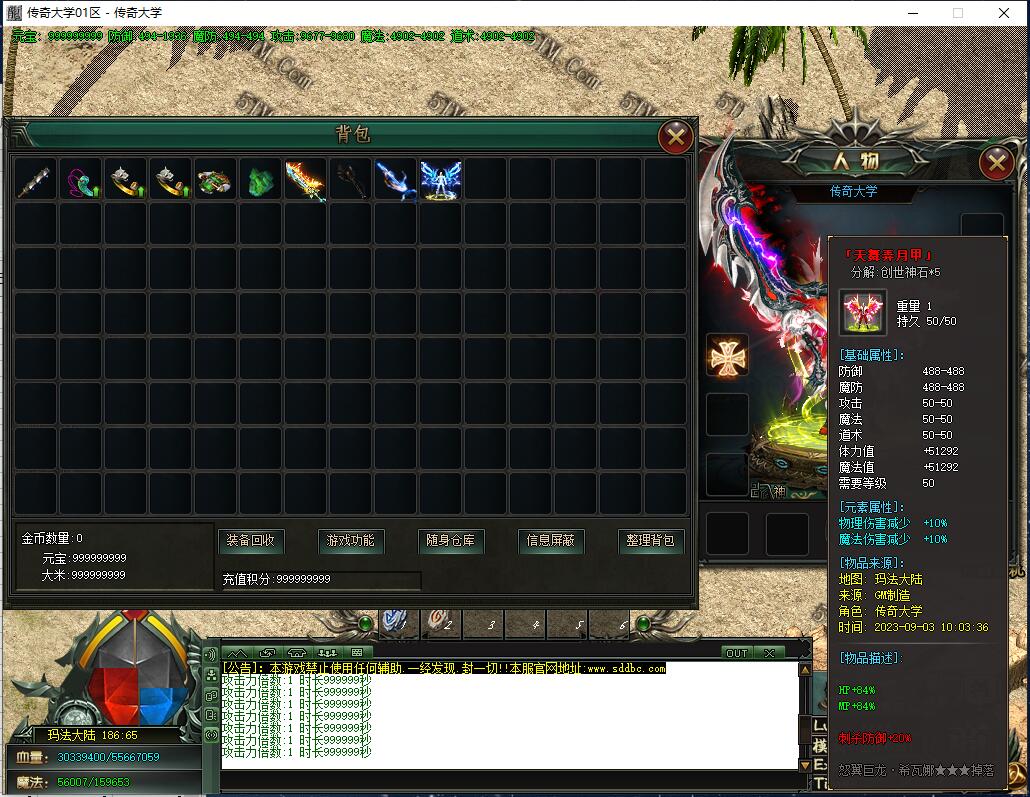Viewport: 1030px width, 797px height.
Task: Click the OUT button on the chat panel
Action: tap(737, 653)
